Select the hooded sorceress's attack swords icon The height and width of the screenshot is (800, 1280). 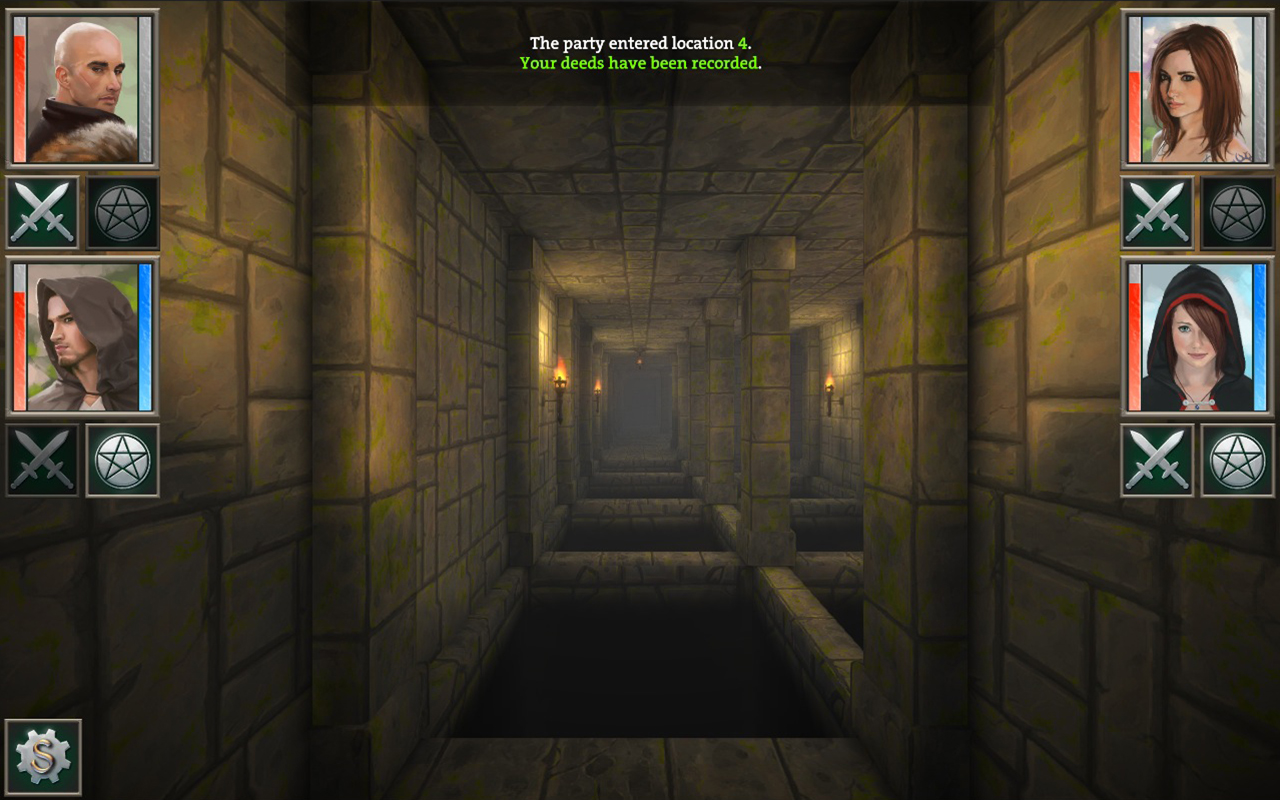tap(1158, 459)
